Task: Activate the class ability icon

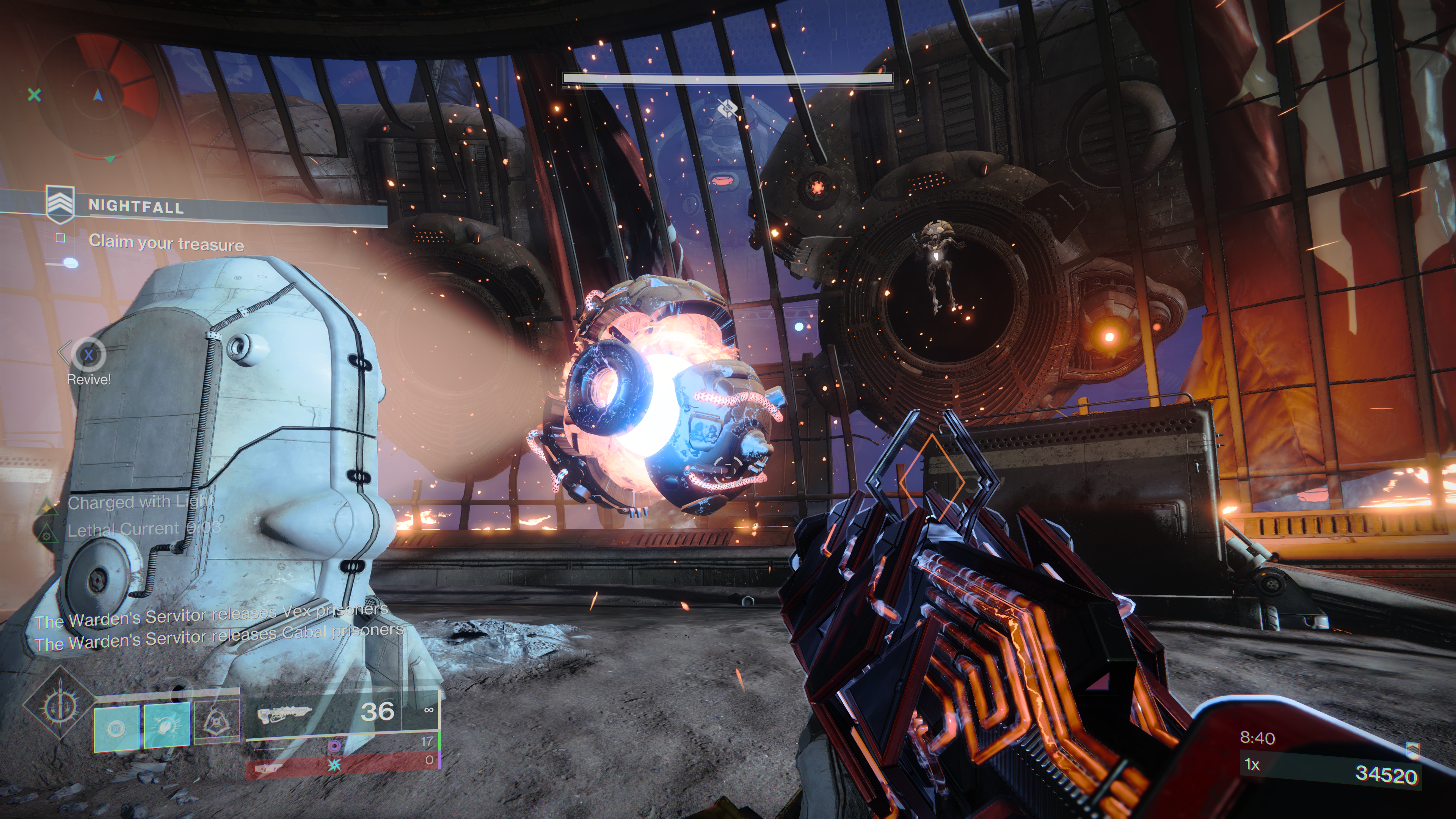Action: 217,721
